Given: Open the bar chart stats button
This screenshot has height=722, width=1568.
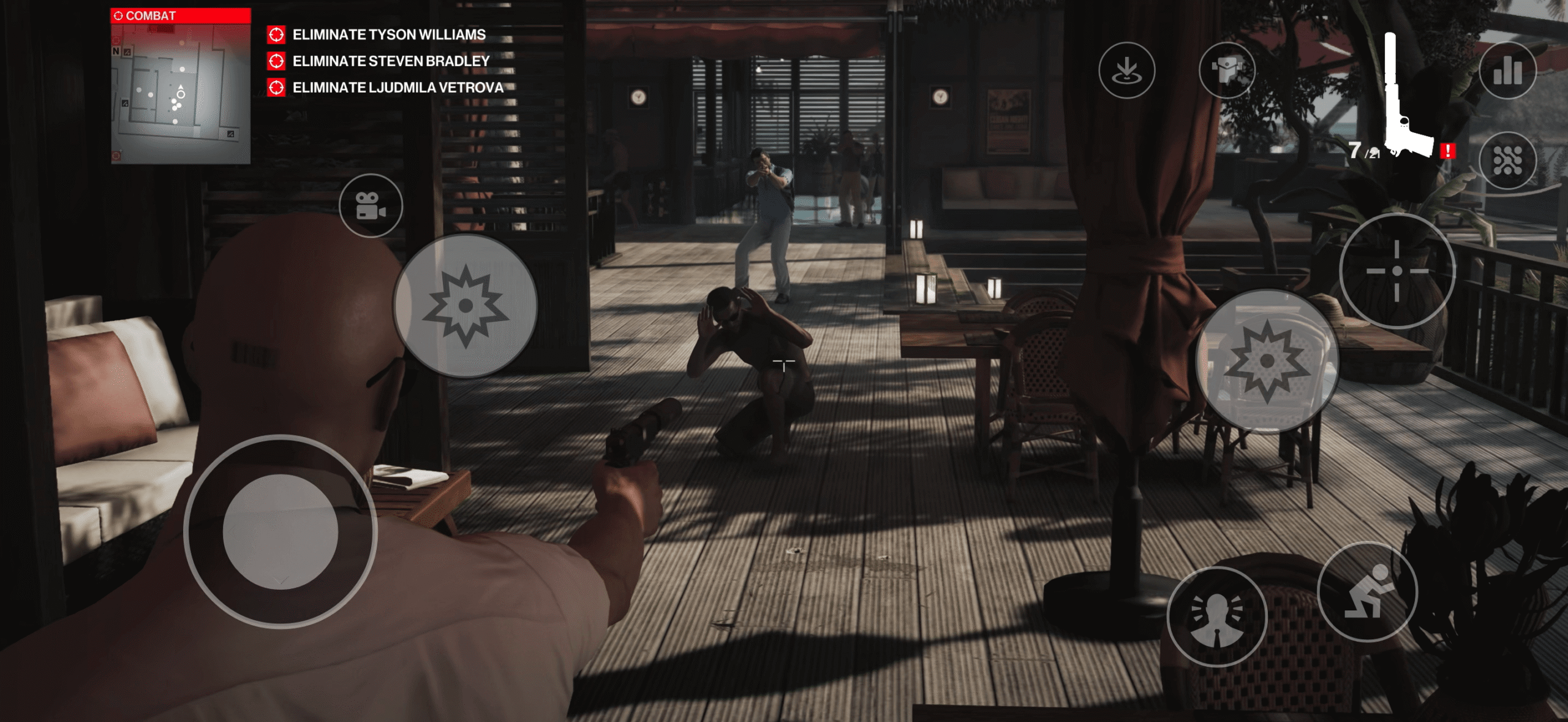Looking at the screenshot, I should point(1507,70).
